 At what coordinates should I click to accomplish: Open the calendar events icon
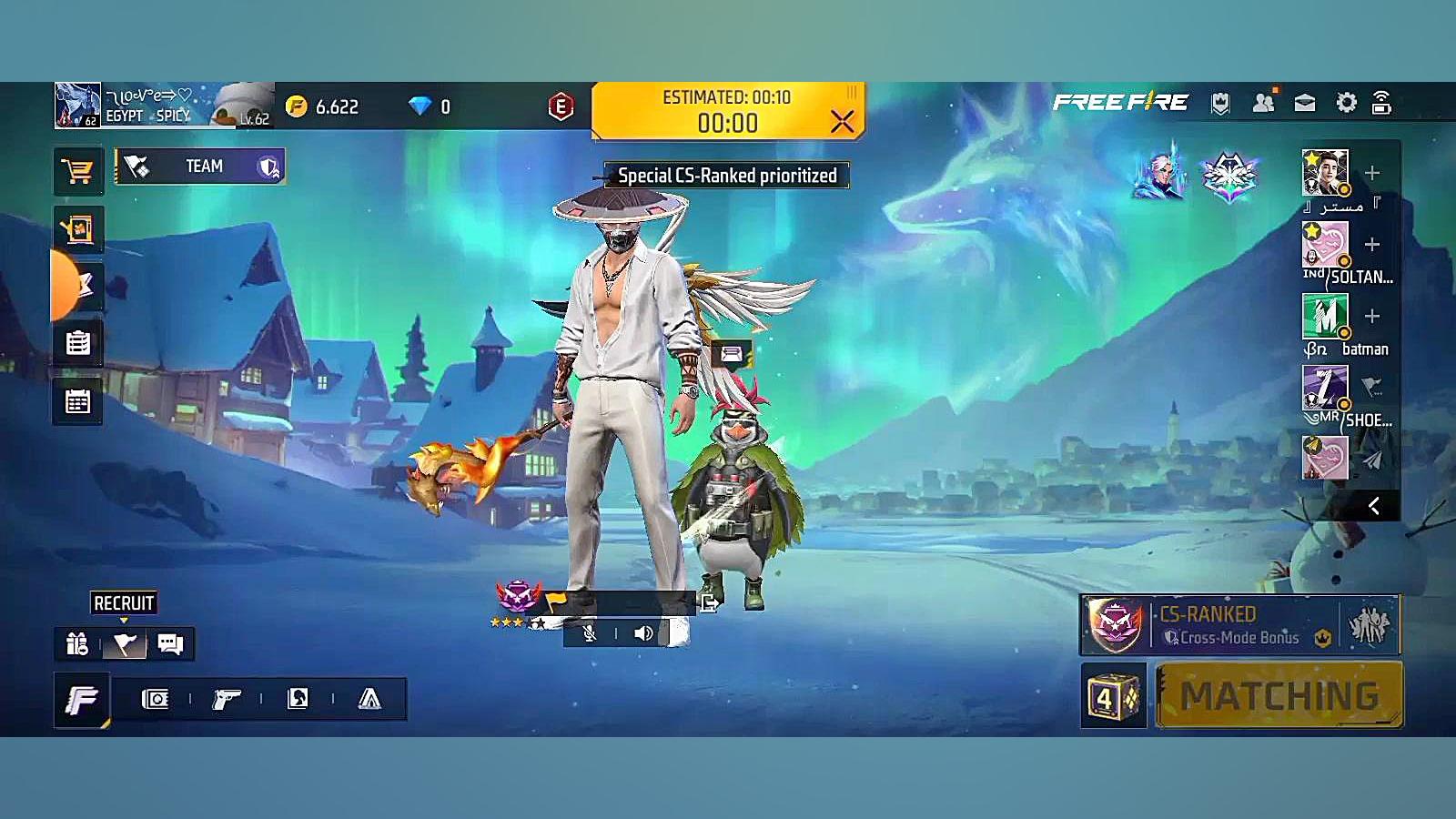click(x=77, y=401)
